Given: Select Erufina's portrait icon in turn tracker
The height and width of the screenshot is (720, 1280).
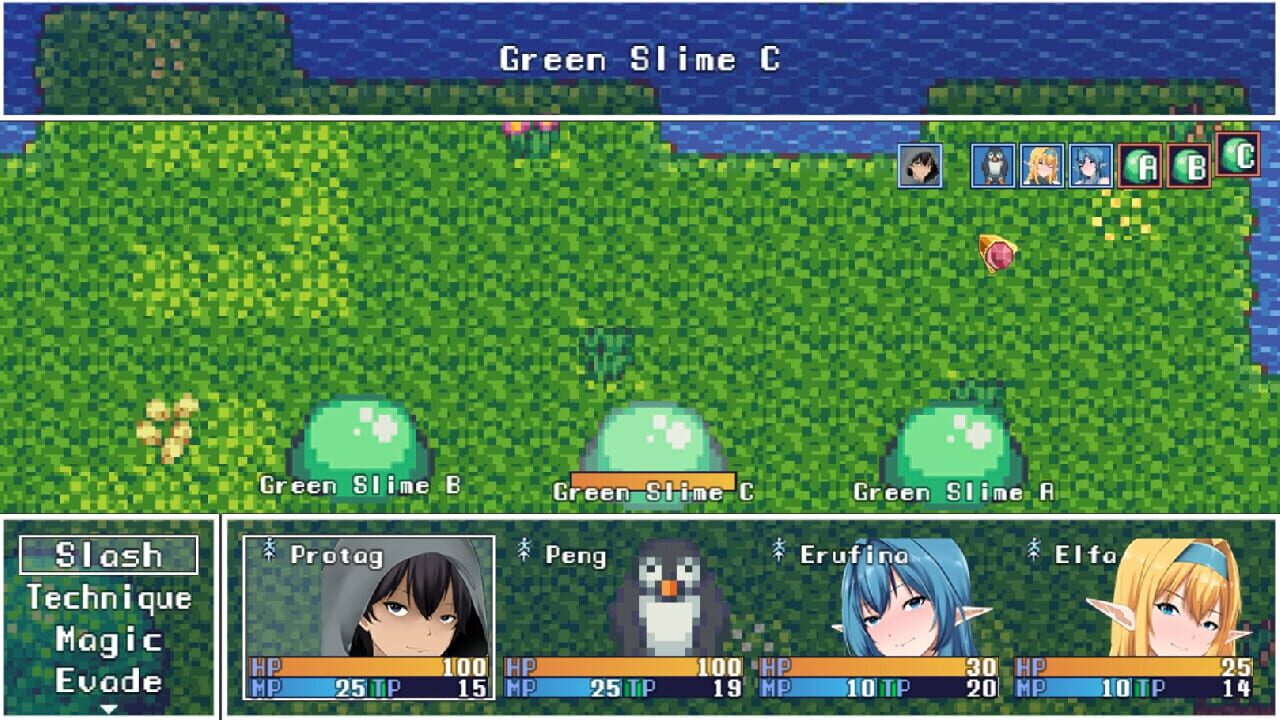Looking at the screenshot, I should pos(1093,166).
